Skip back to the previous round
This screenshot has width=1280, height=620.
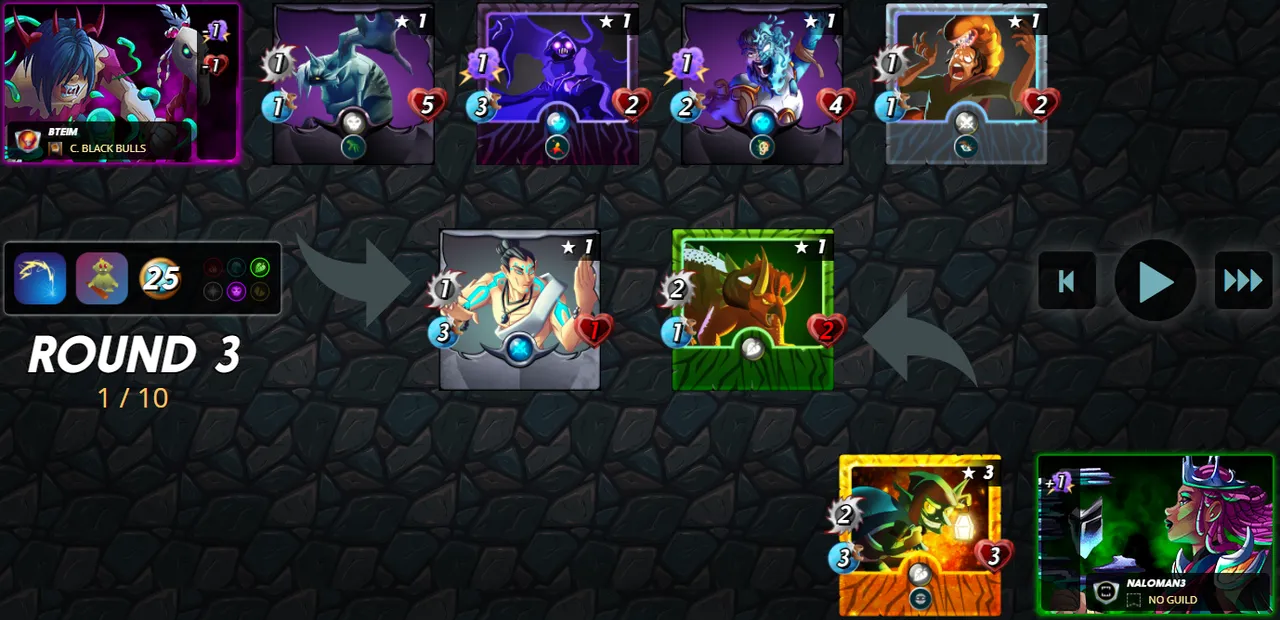(1067, 281)
